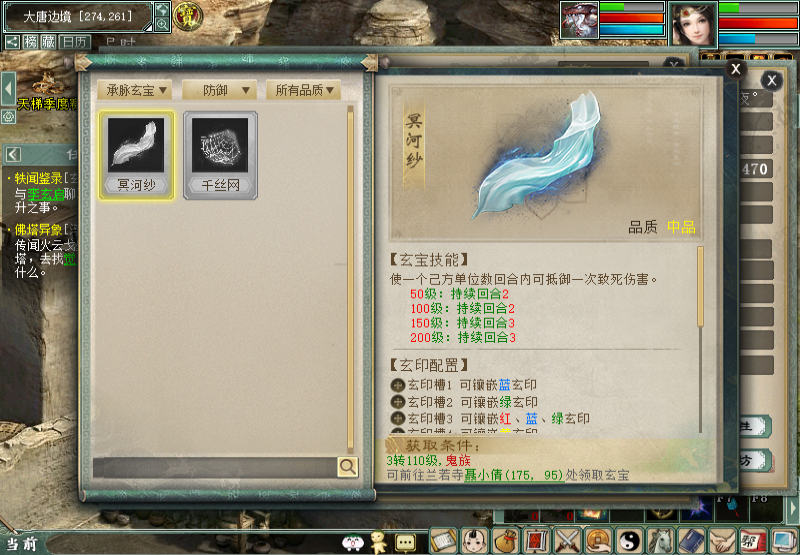This screenshot has width=800, height=555.
Task: Select the 冥河纱 treasure slot
Action: point(136,154)
